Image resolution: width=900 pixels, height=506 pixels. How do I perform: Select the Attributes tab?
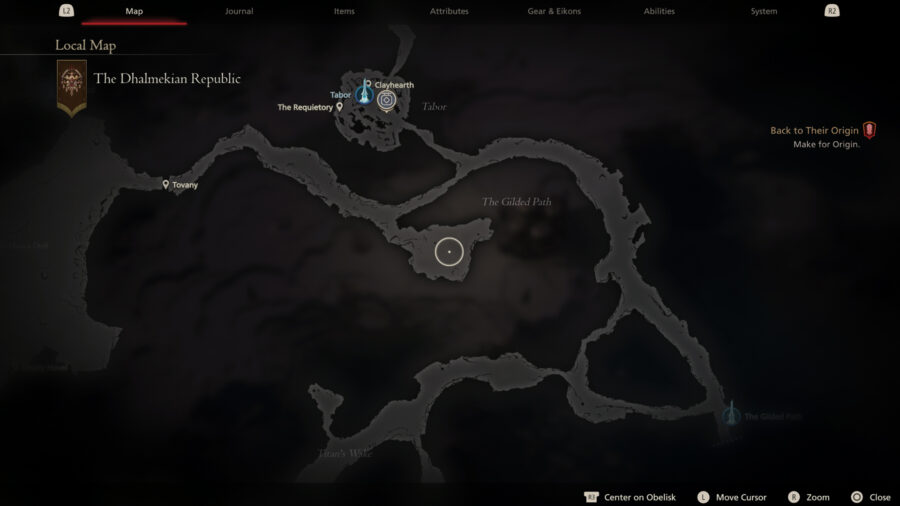[449, 11]
